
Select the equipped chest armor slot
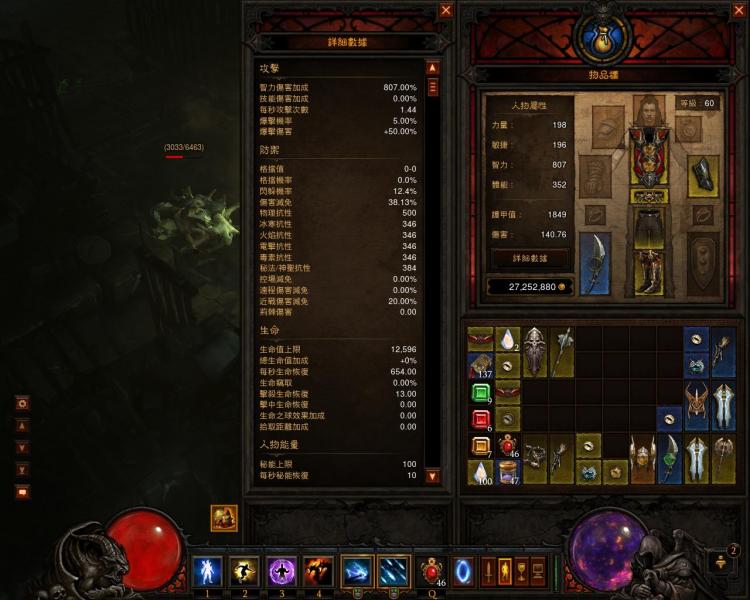(649, 162)
